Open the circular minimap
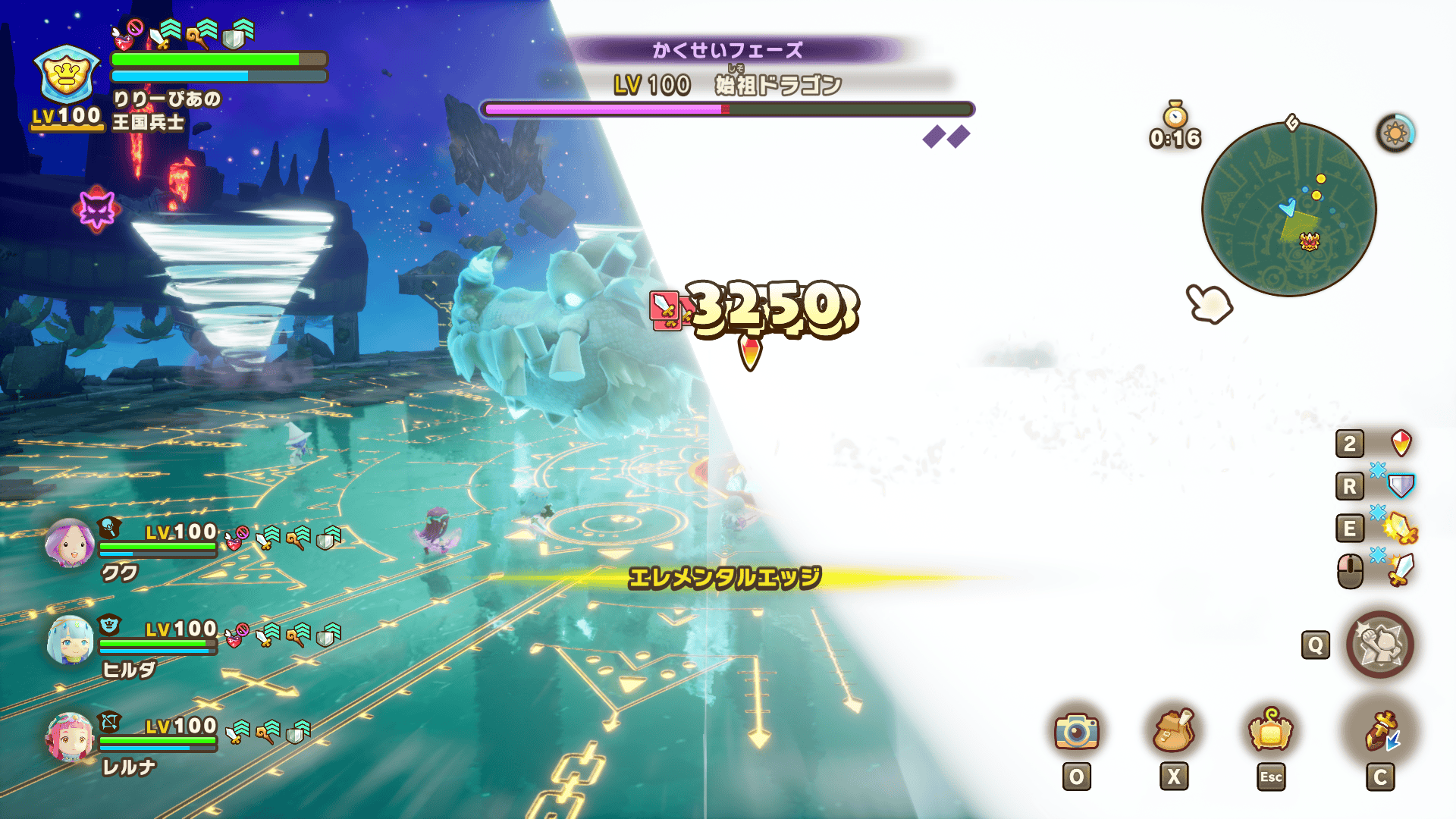 (x=1288, y=210)
